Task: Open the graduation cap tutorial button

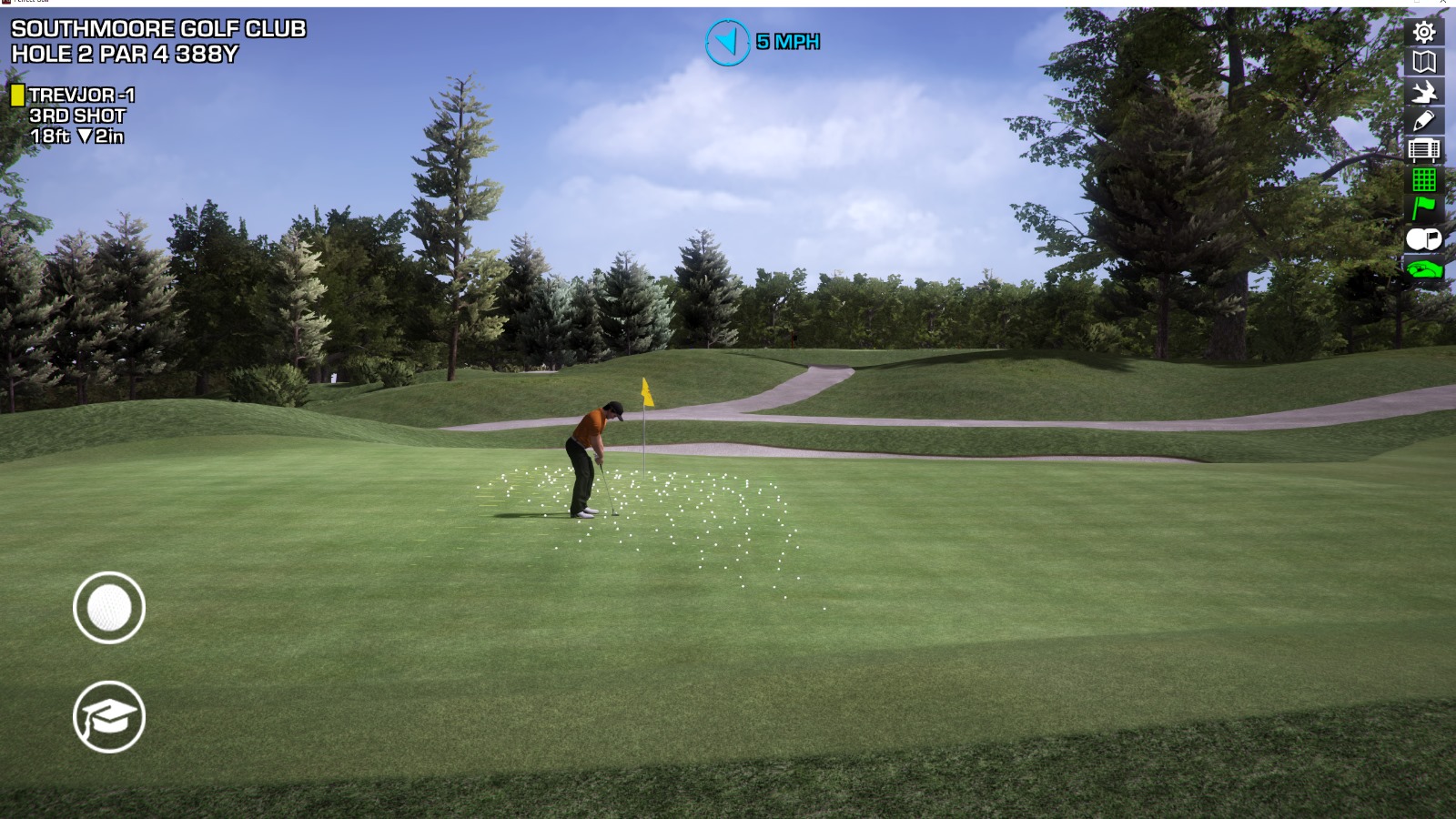Action: 109,717
